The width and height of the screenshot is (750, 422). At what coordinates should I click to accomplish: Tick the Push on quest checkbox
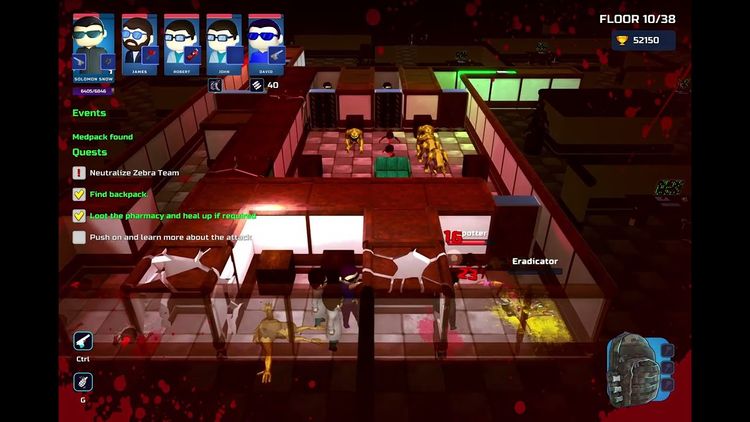(x=79, y=237)
